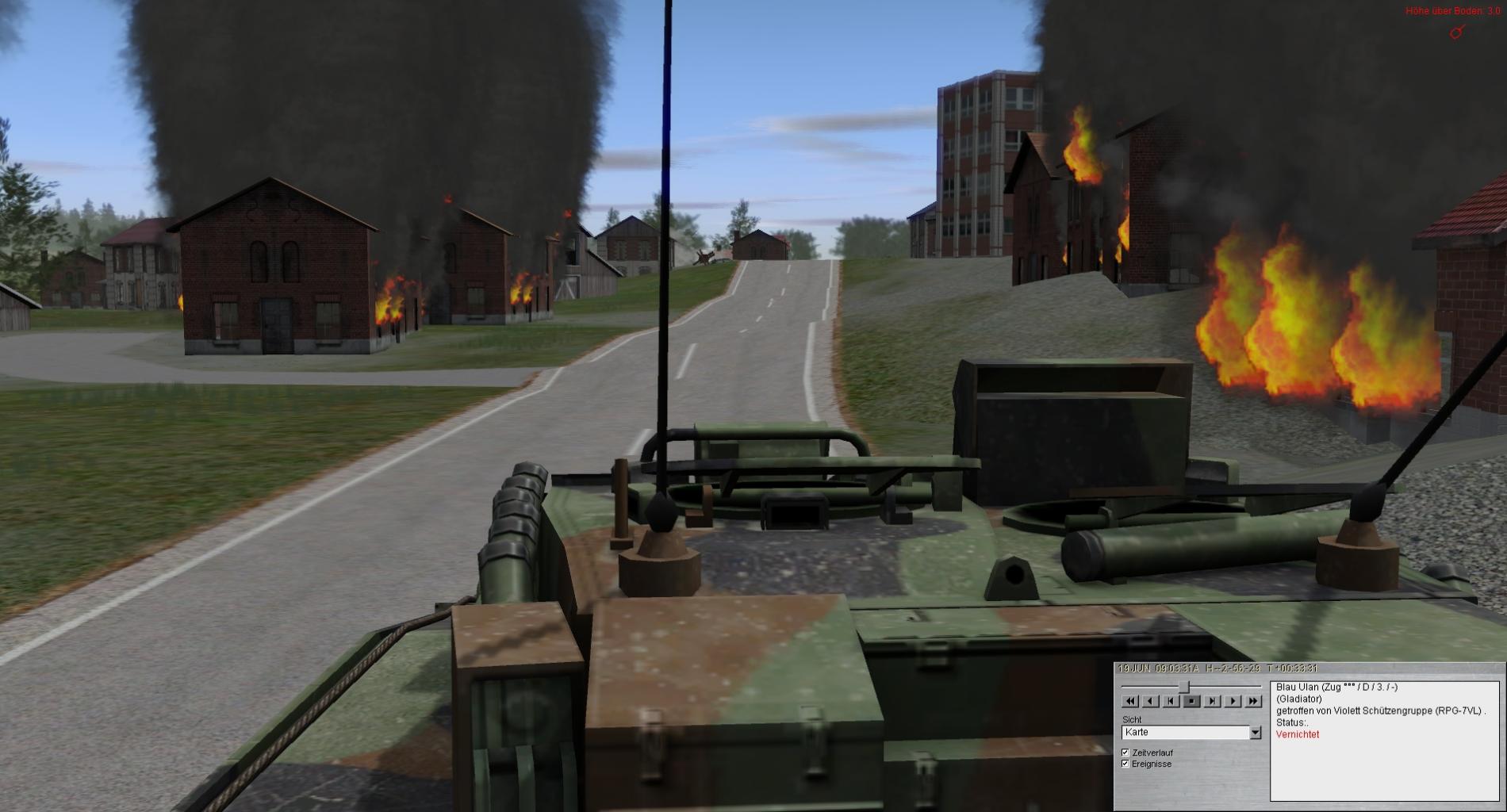1507x812 pixels.
Task: Click the red marker icon below Höhe über Boden
Action: coord(1456,33)
